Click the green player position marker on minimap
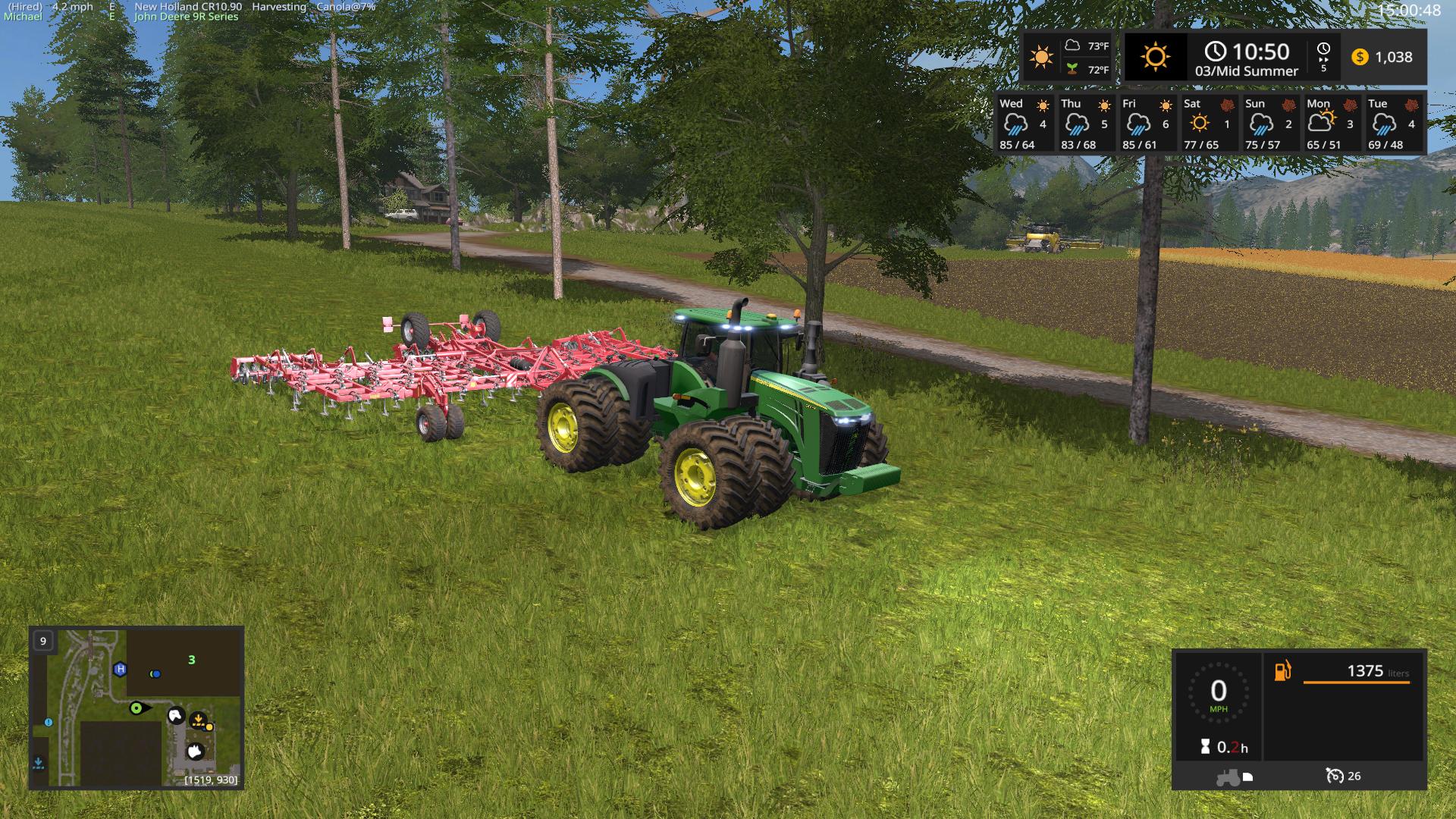 click(136, 708)
